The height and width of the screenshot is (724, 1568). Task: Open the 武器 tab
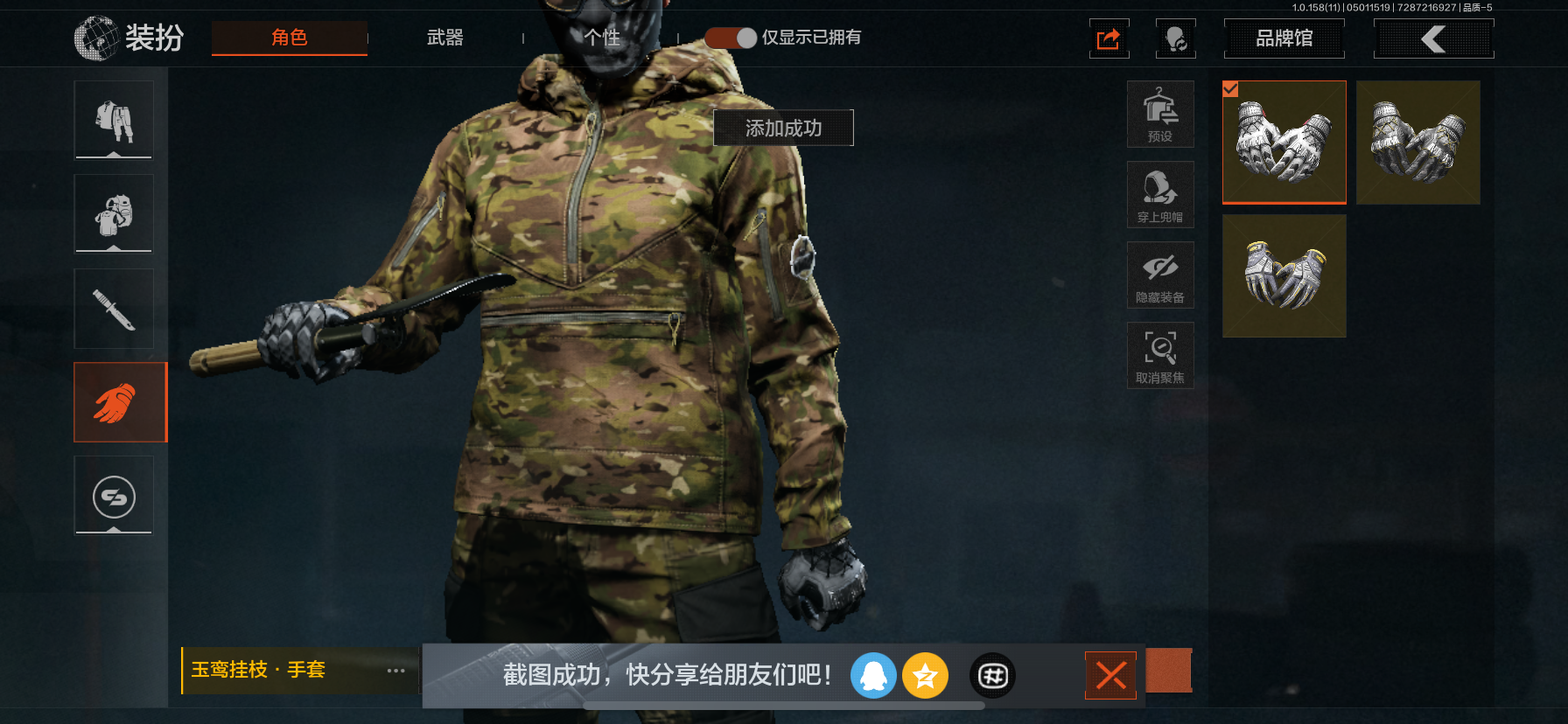444,38
